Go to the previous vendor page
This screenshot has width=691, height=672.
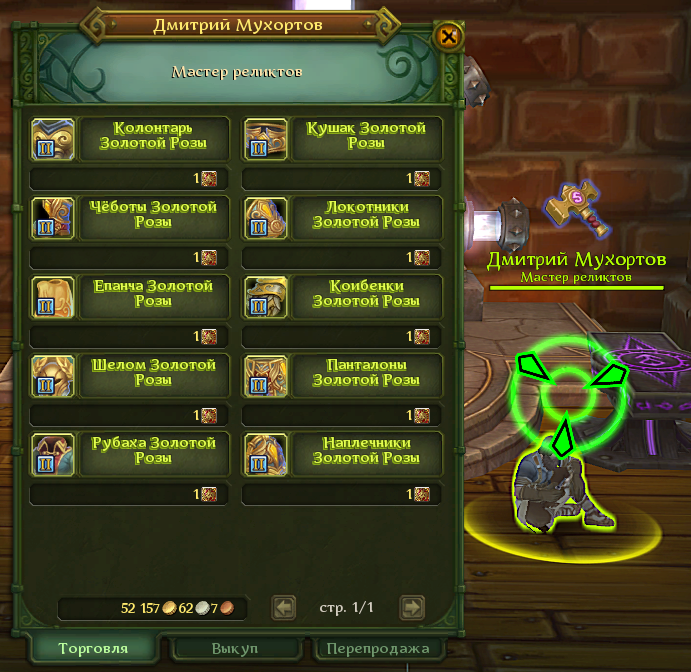[284, 607]
